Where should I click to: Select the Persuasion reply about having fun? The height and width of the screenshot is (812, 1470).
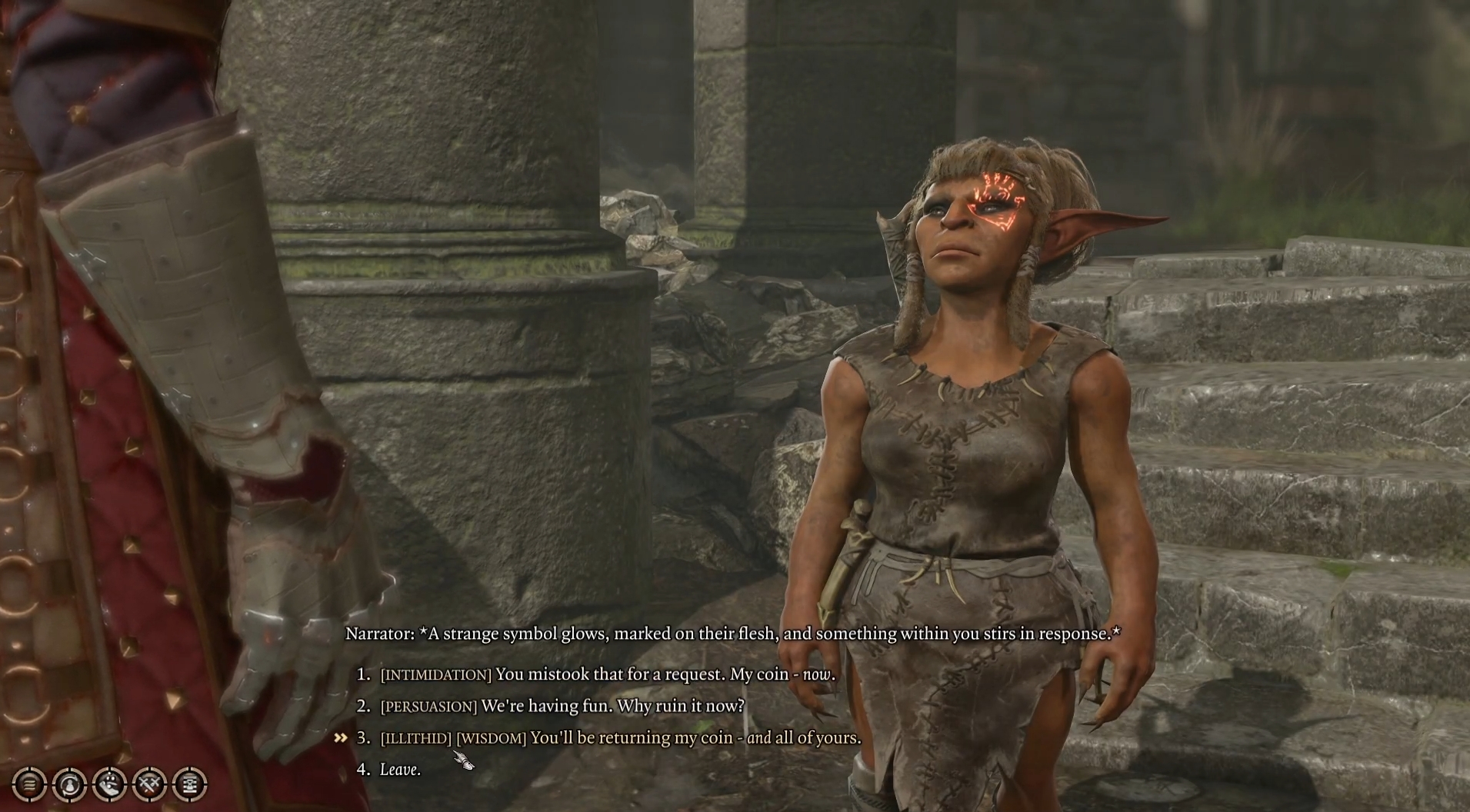click(x=562, y=706)
